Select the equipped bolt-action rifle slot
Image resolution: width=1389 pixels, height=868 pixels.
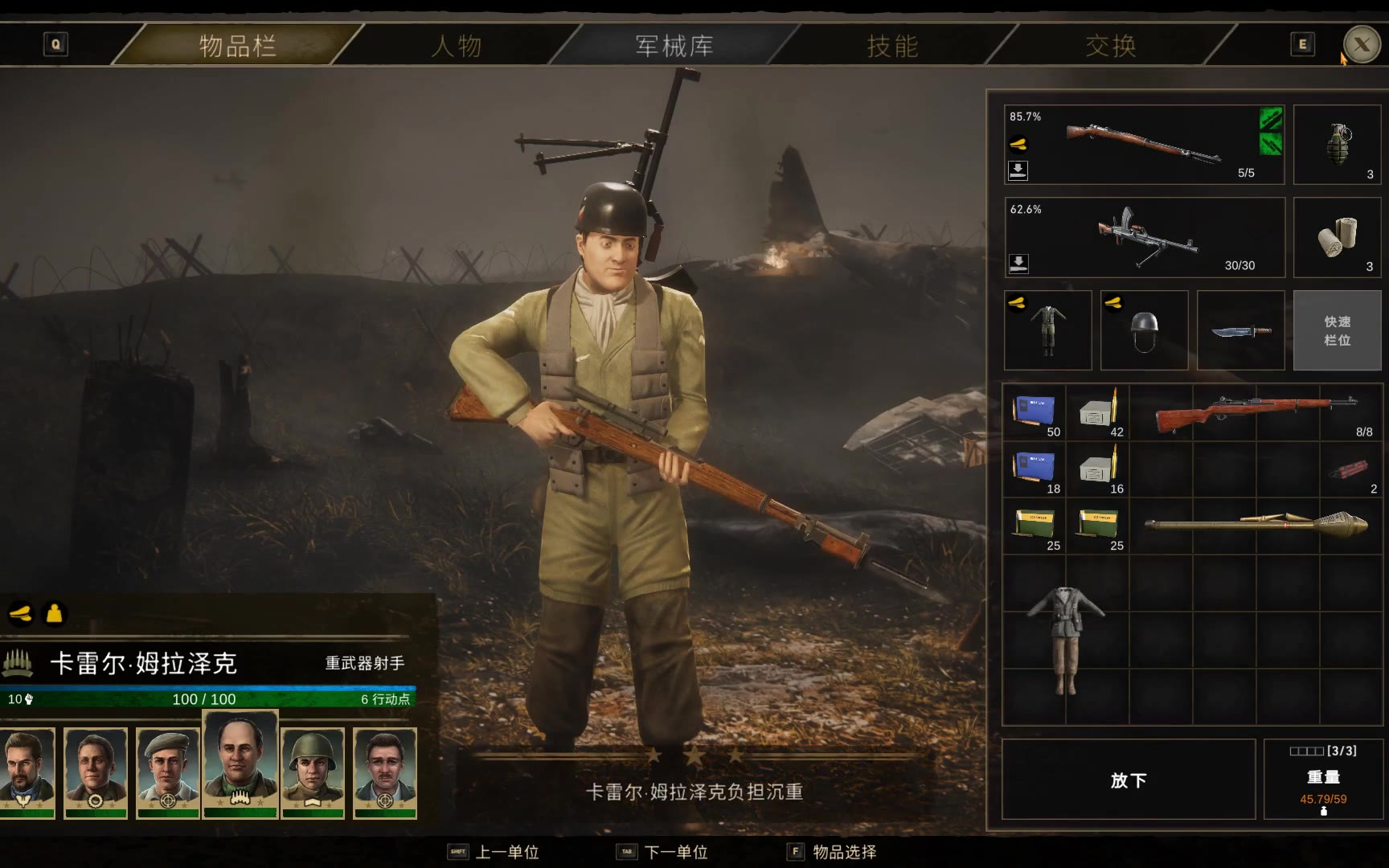point(1143,145)
